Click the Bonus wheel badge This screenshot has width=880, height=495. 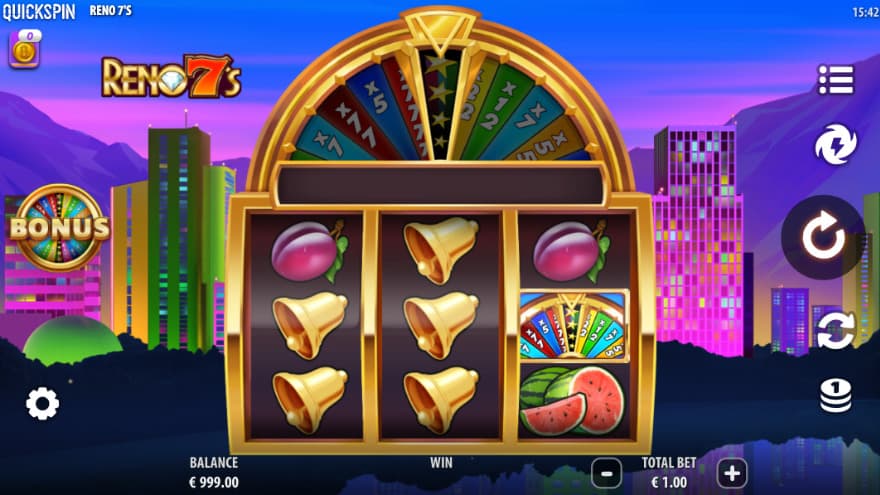[x=59, y=228]
